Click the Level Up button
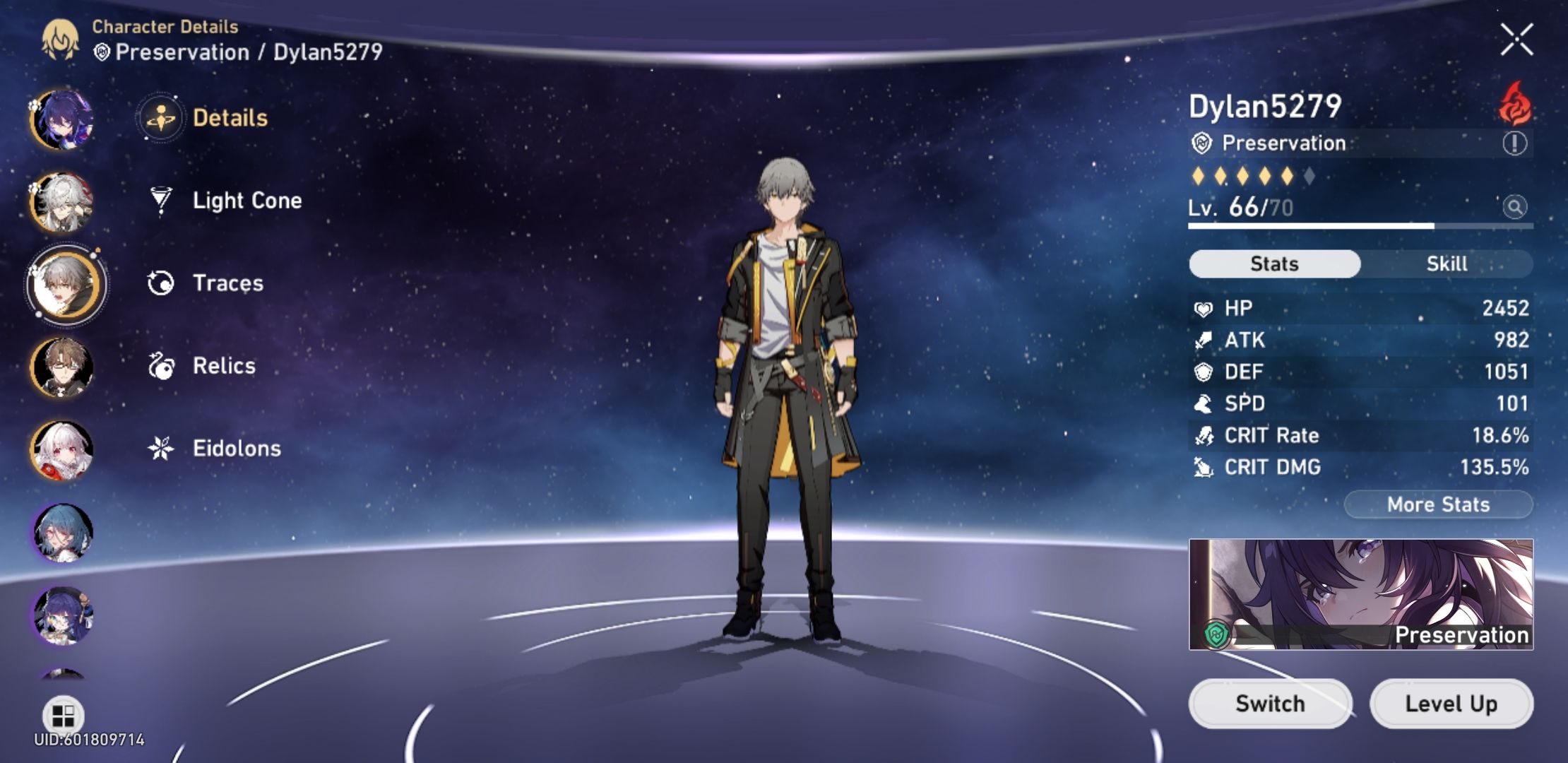1568x763 pixels. pyautogui.click(x=1452, y=703)
